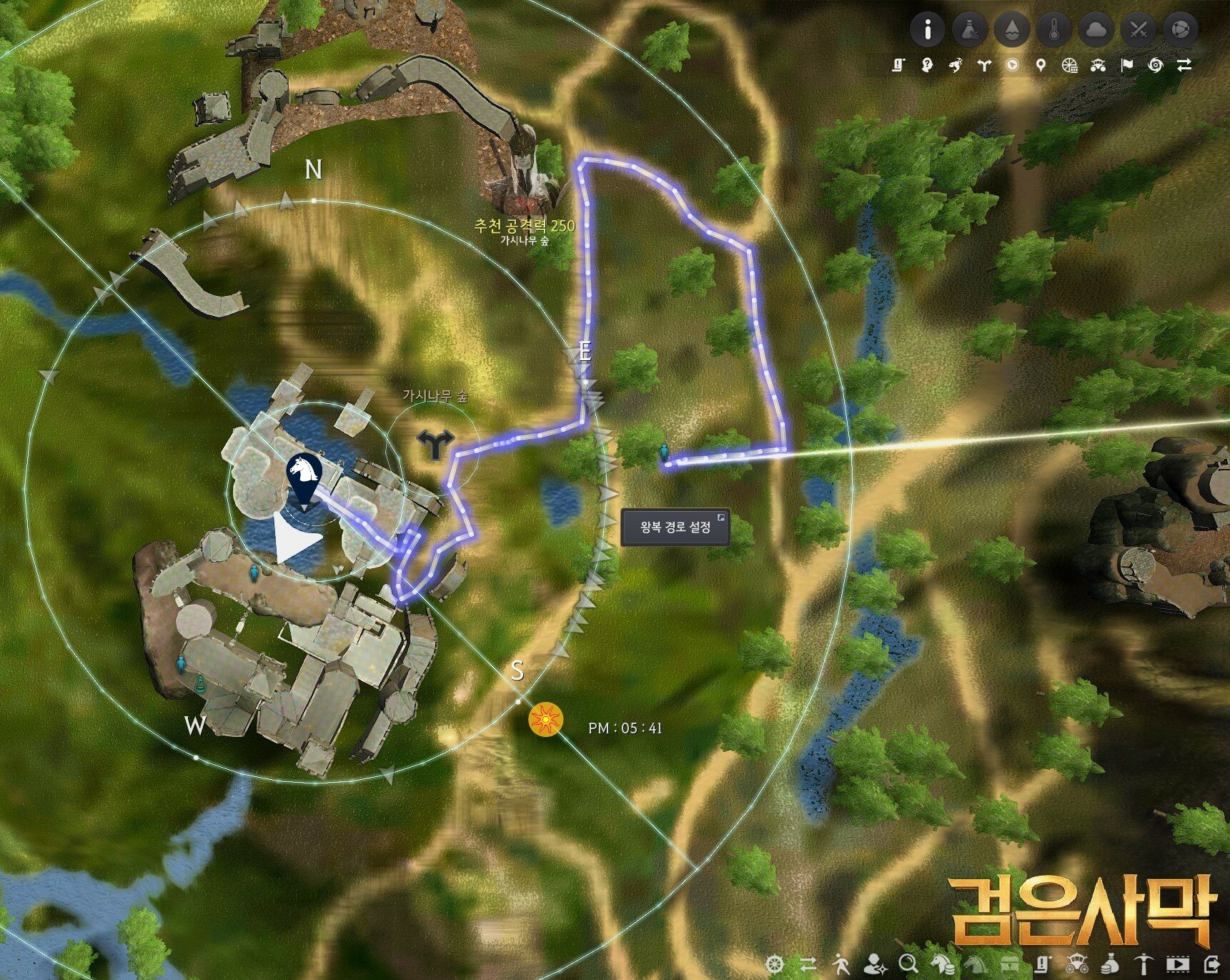
Task: Click the flag marker icon
Action: point(1128,64)
